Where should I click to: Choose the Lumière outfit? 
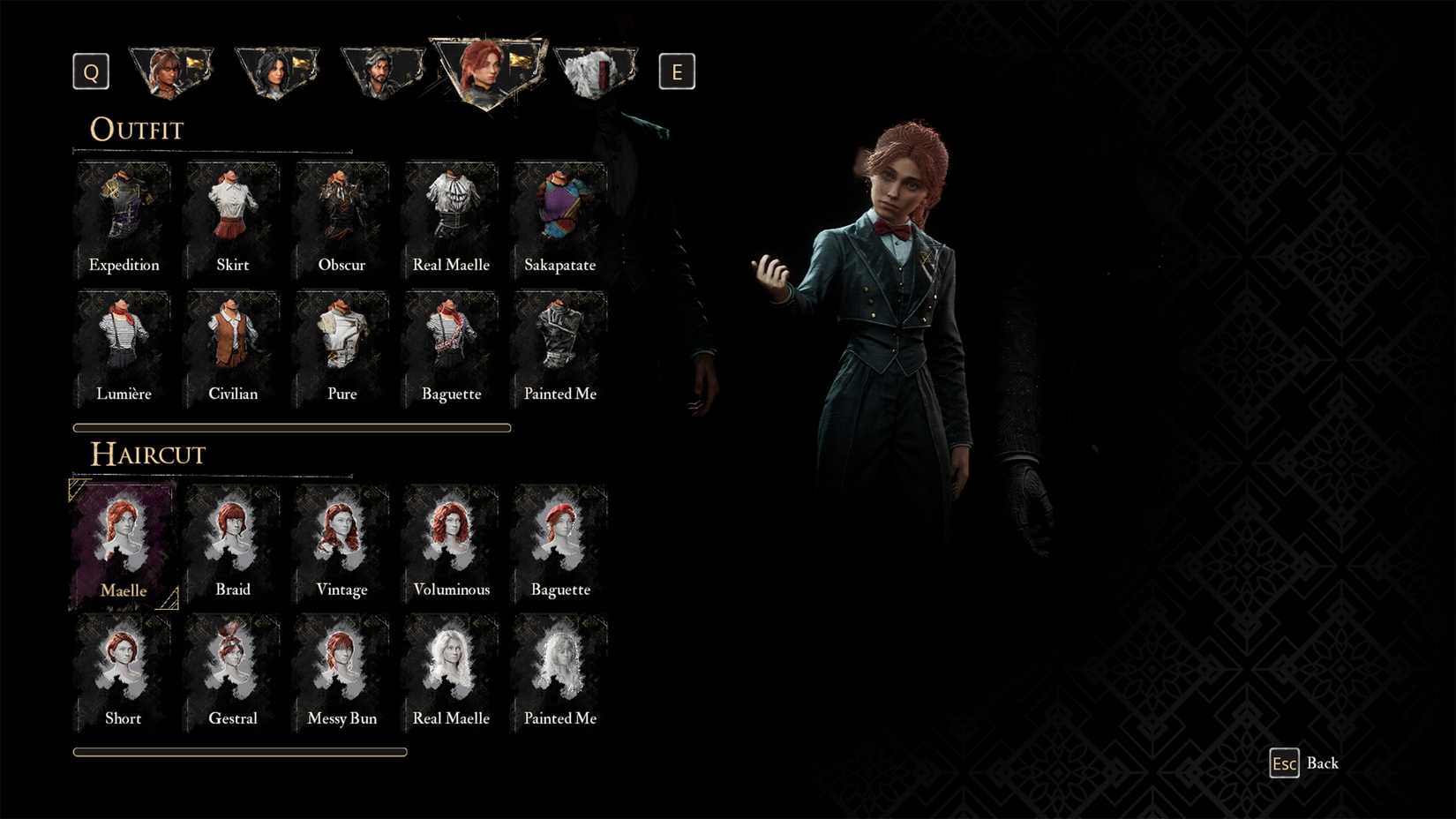coord(123,344)
